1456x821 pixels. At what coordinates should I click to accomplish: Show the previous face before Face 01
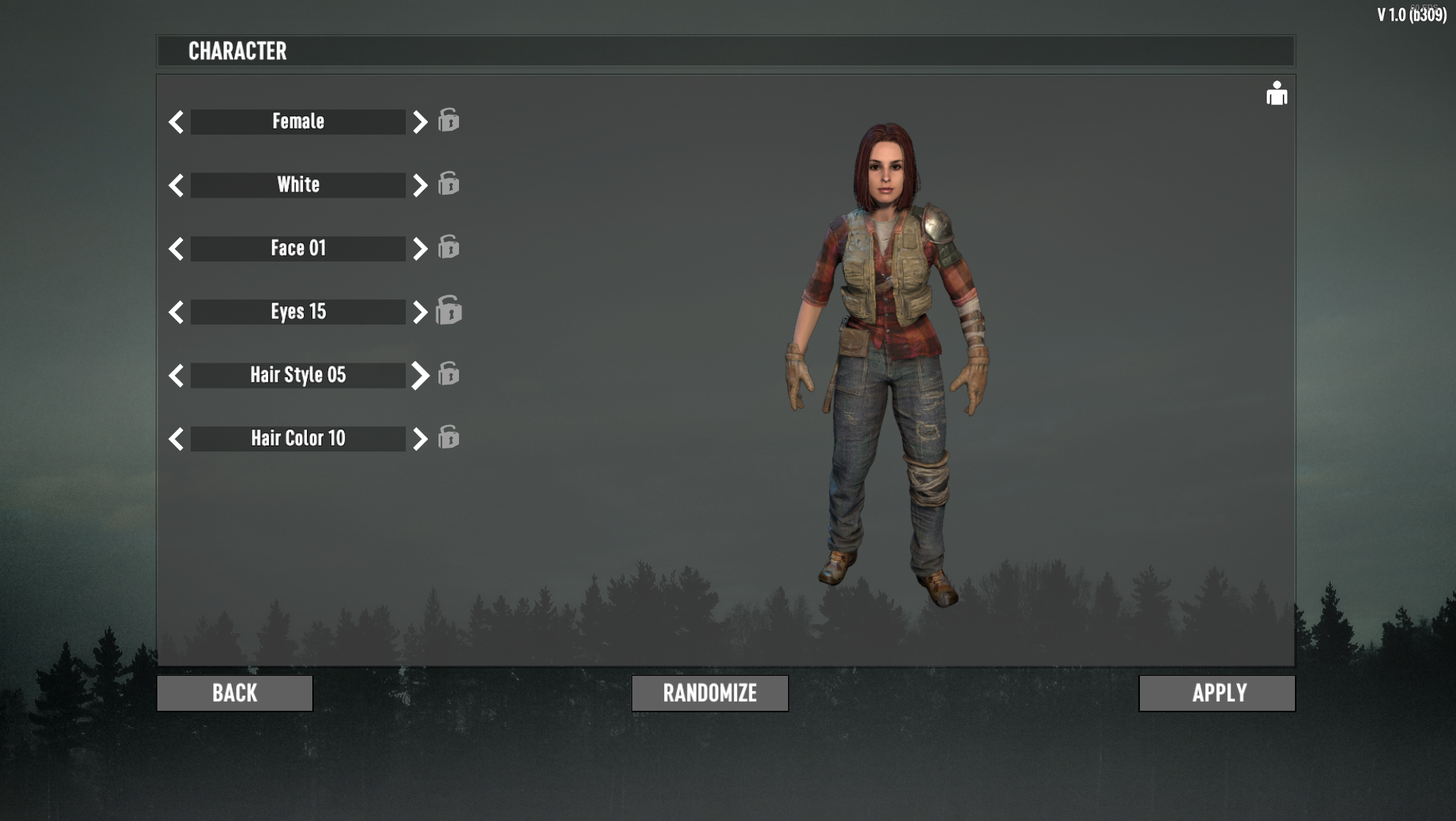(x=176, y=249)
